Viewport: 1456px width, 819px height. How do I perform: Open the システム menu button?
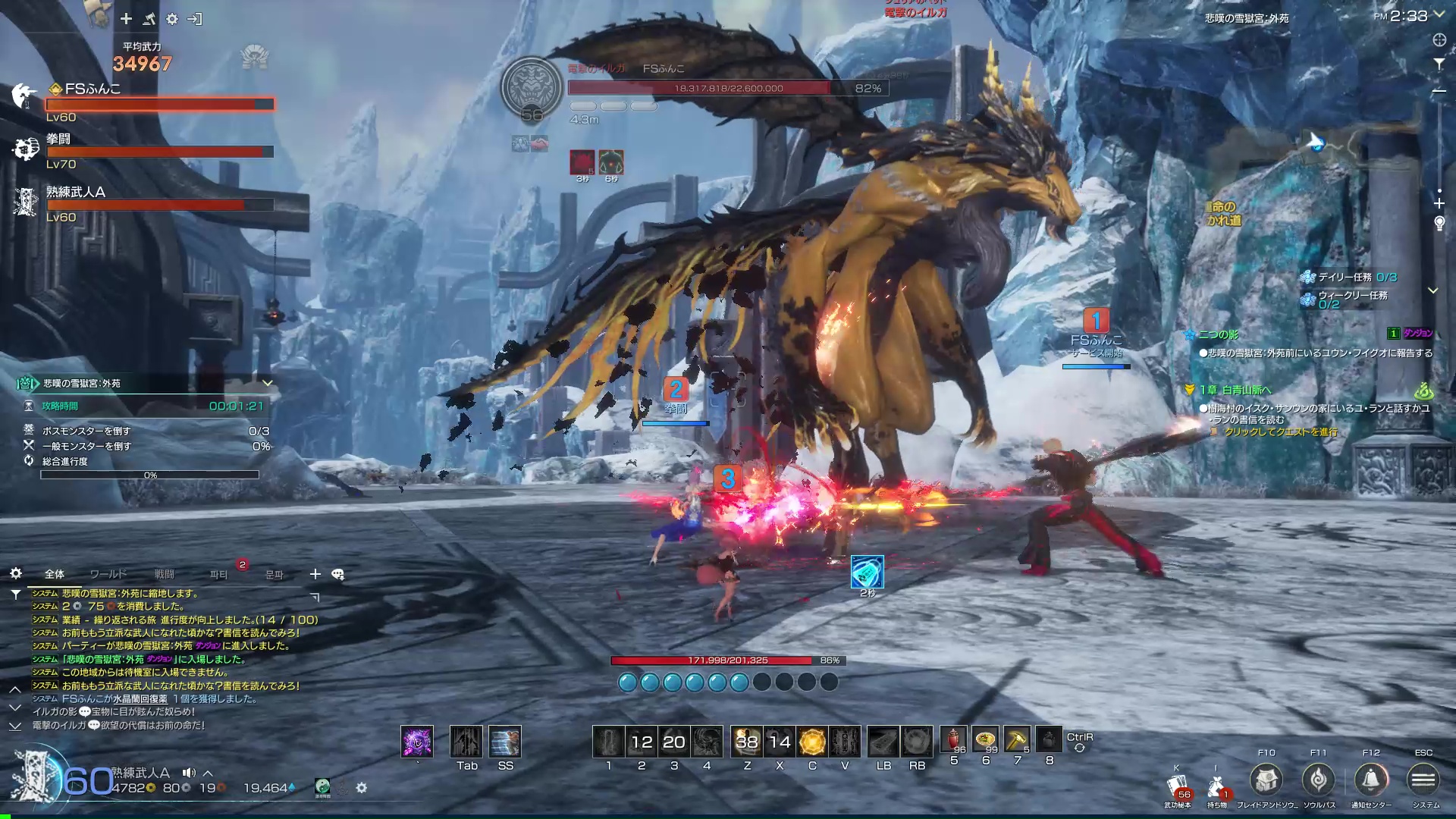pos(1423,780)
